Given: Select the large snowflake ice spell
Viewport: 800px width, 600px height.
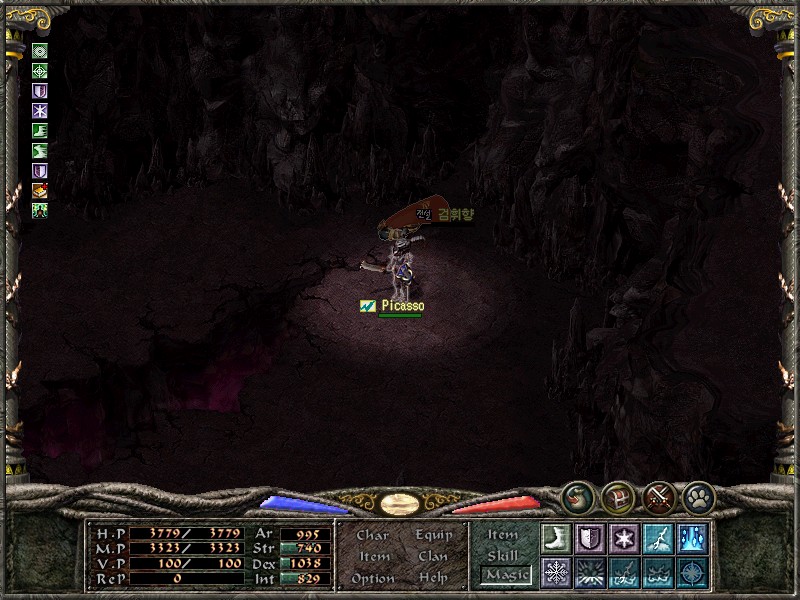Looking at the screenshot, I should (555, 572).
